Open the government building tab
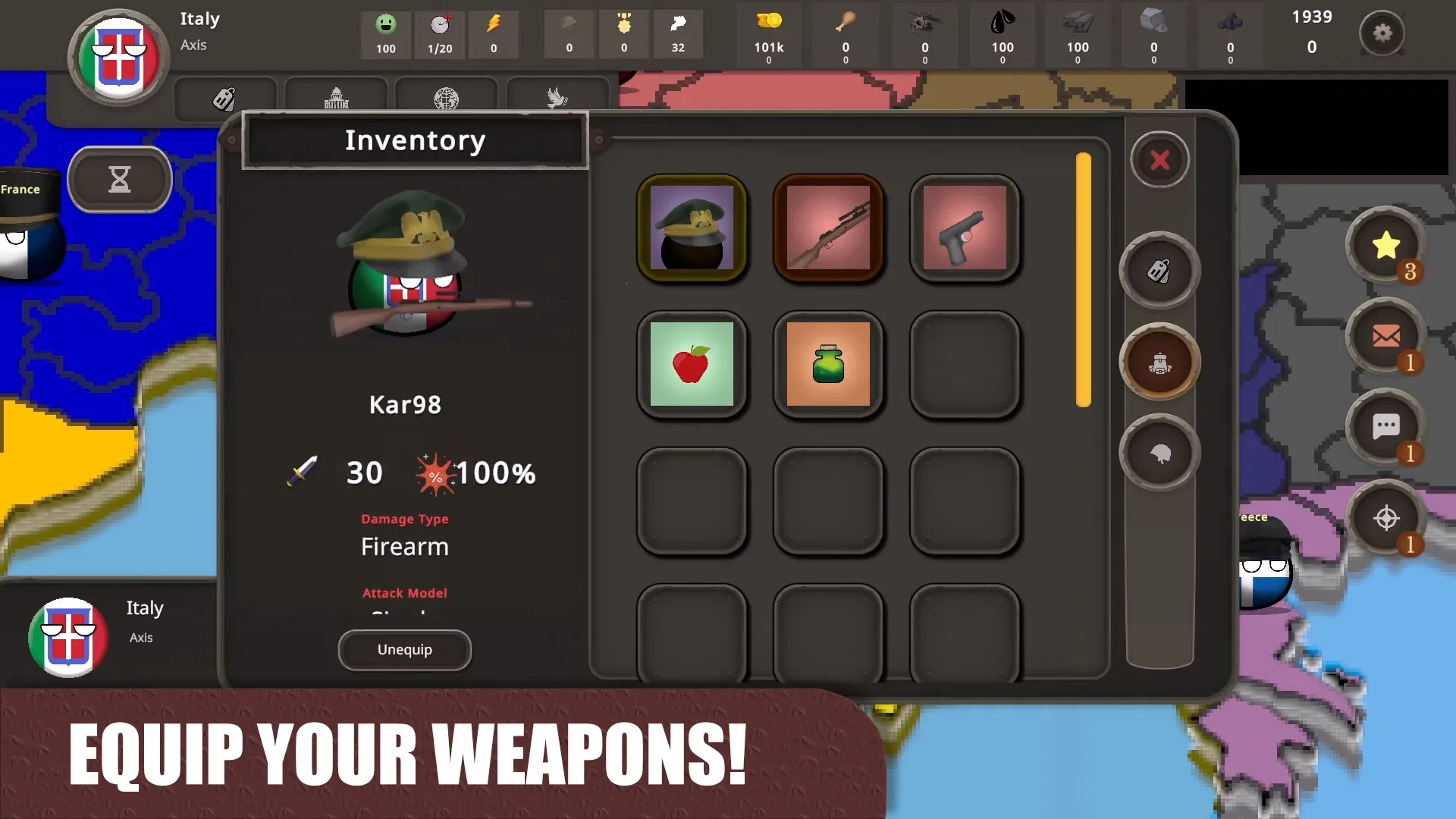 click(336, 99)
